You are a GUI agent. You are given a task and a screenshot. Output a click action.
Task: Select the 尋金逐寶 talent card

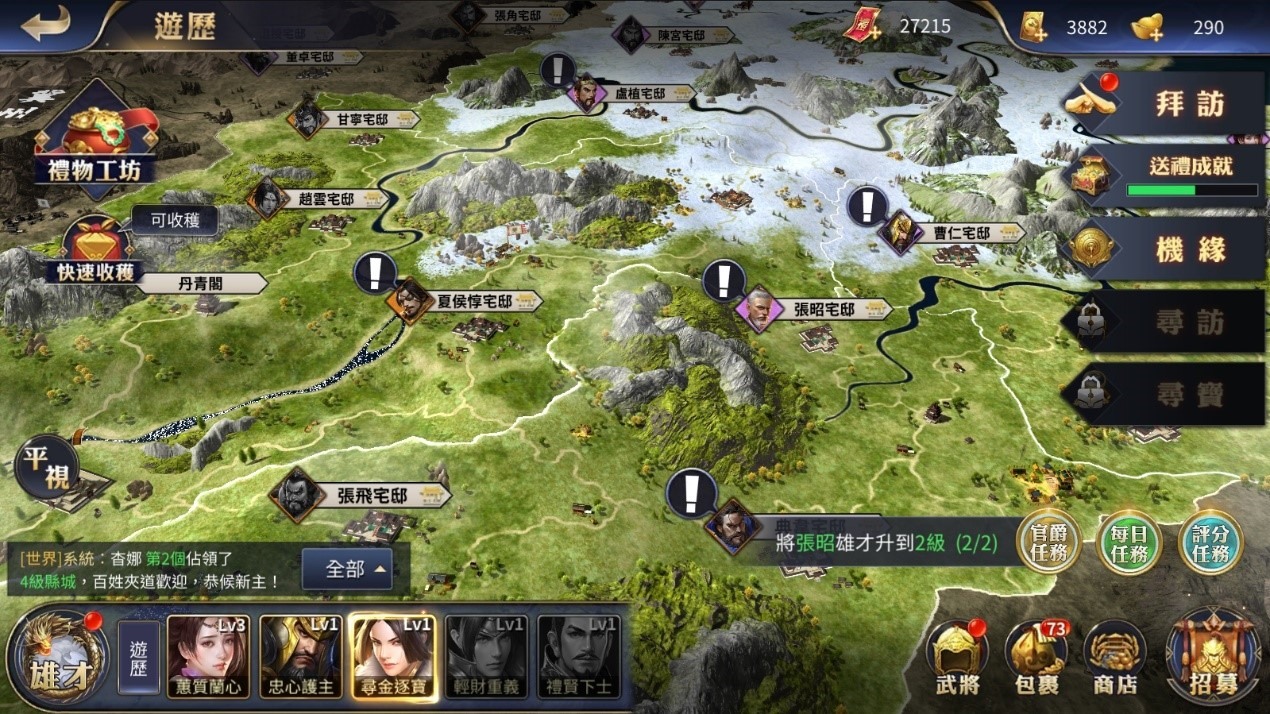click(x=392, y=656)
